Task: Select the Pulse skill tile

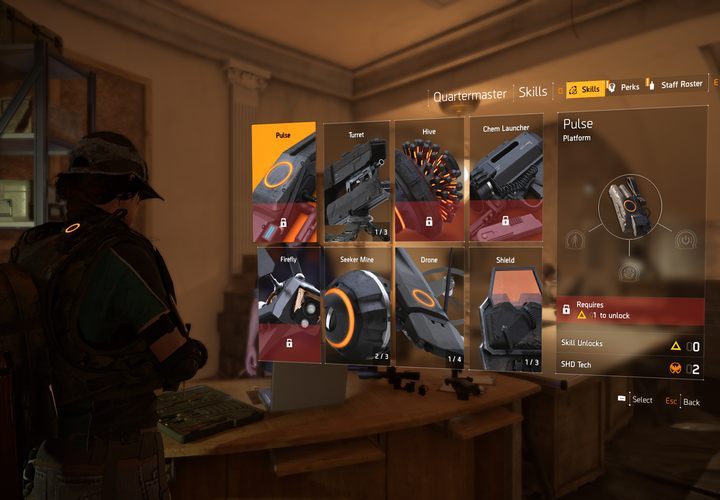Action: coord(287,180)
